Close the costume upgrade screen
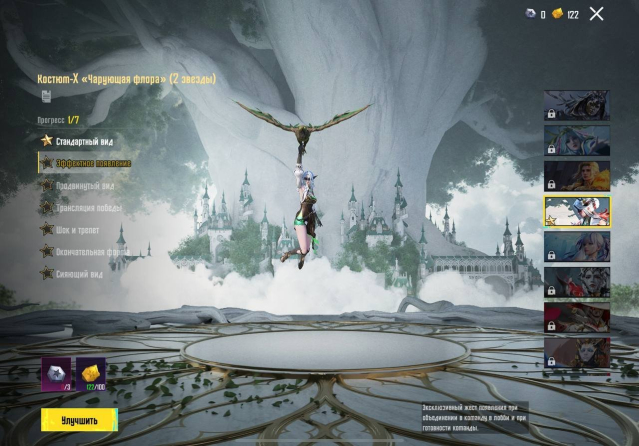The image size is (639, 446). click(x=597, y=14)
